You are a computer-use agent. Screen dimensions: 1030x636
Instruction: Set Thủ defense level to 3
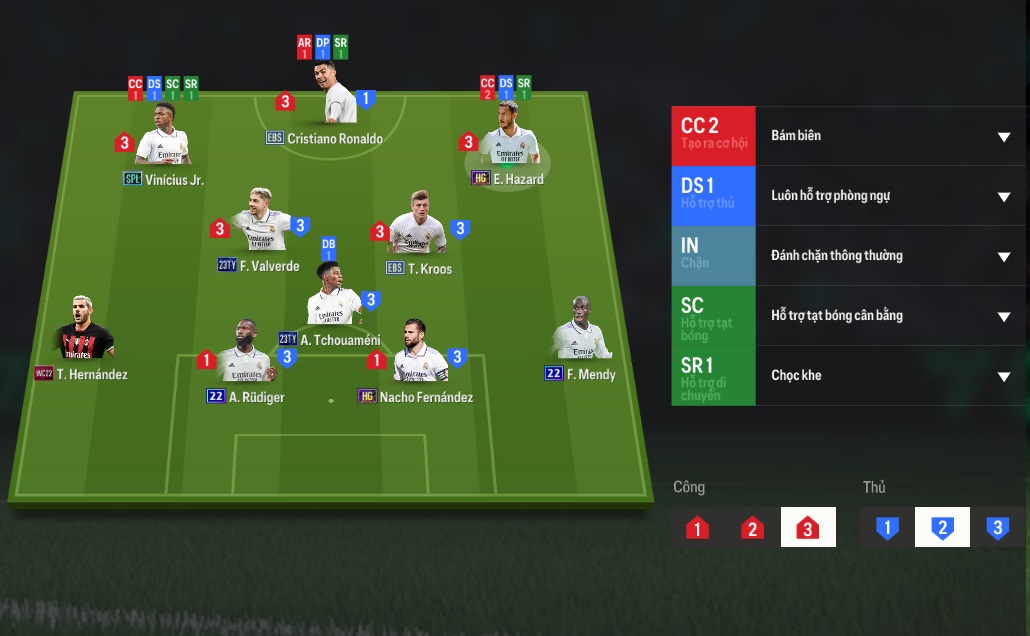point(997,528)
